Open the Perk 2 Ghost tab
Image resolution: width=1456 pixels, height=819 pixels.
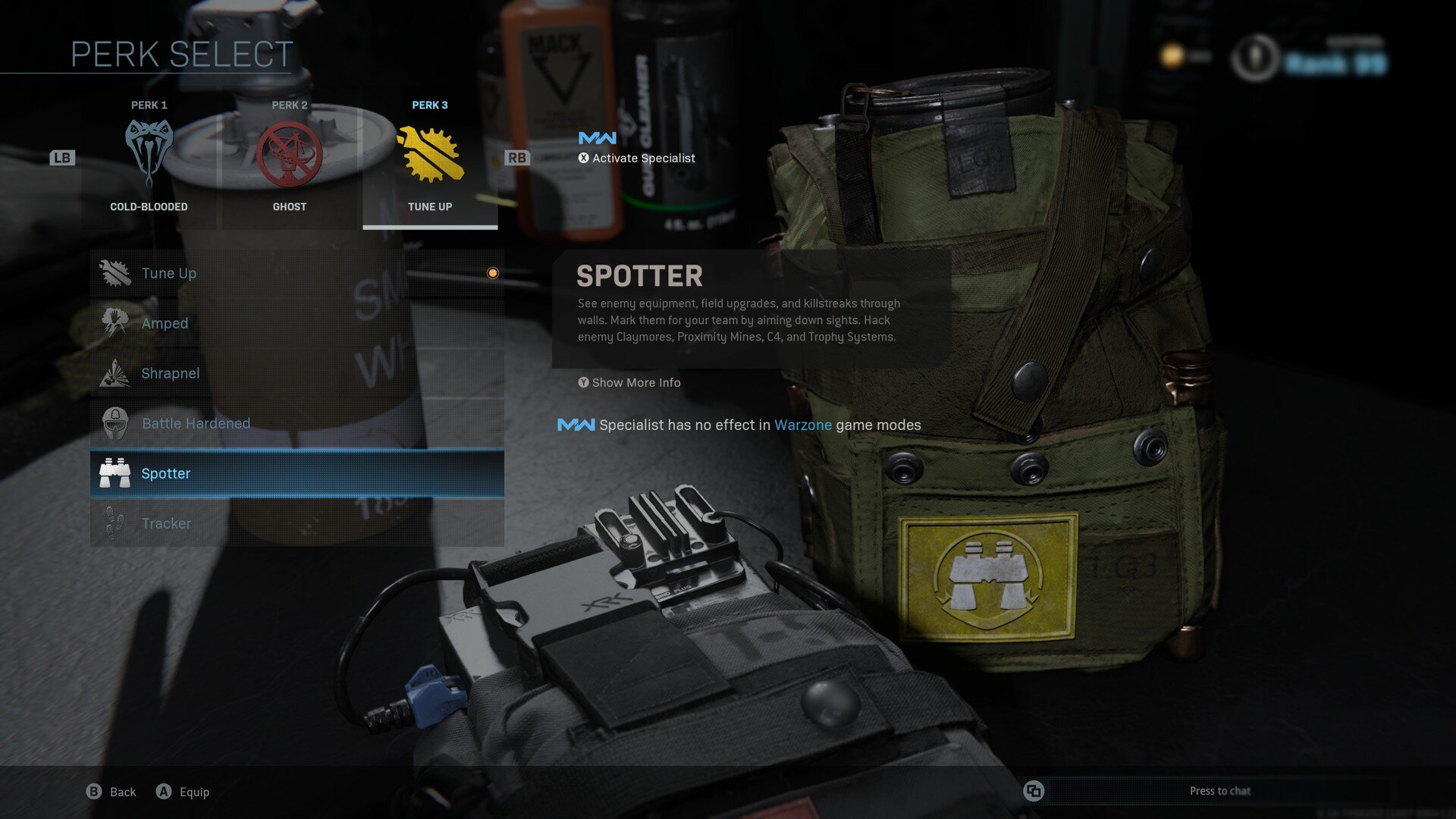pos(290,158)
